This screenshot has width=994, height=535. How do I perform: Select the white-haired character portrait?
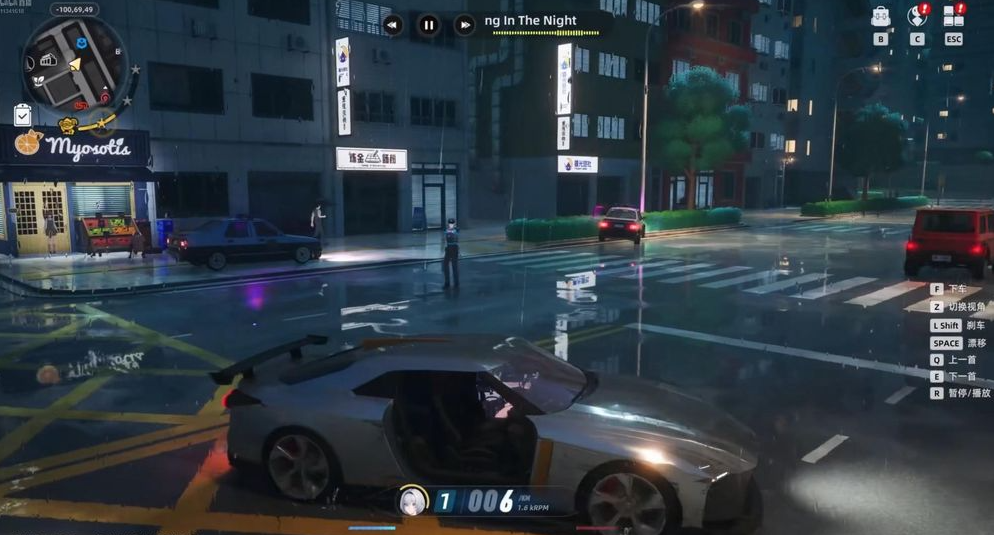412,500
